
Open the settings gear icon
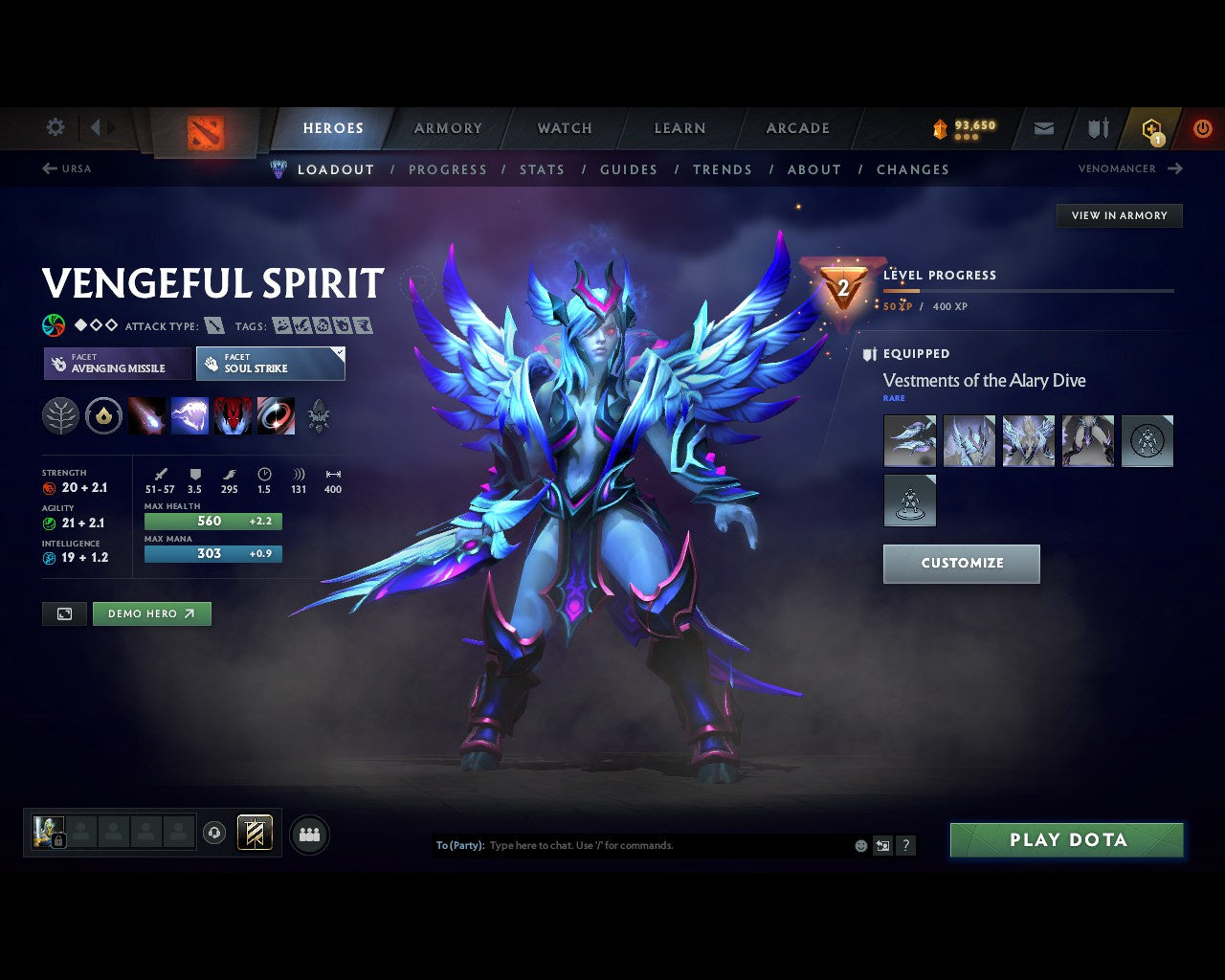click(x=55, y=126)
